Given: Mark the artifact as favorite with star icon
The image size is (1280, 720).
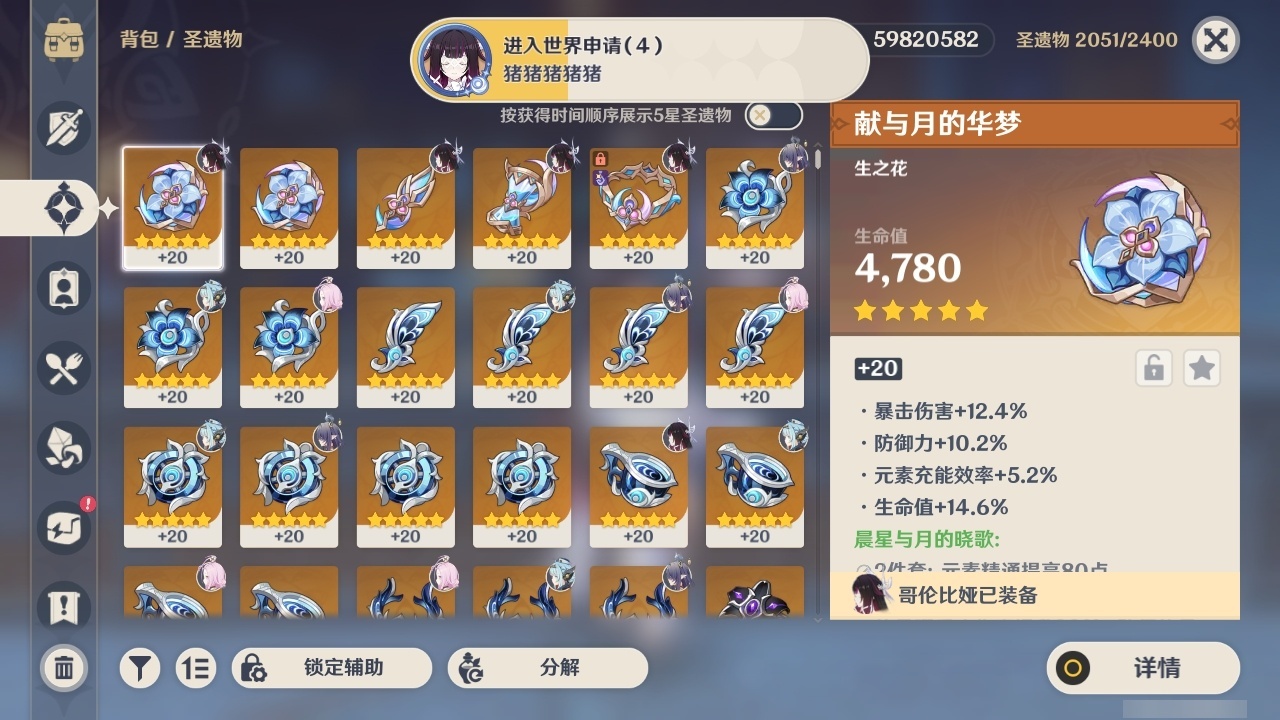Looking at the screenshot, I should tap(1201, 368).
